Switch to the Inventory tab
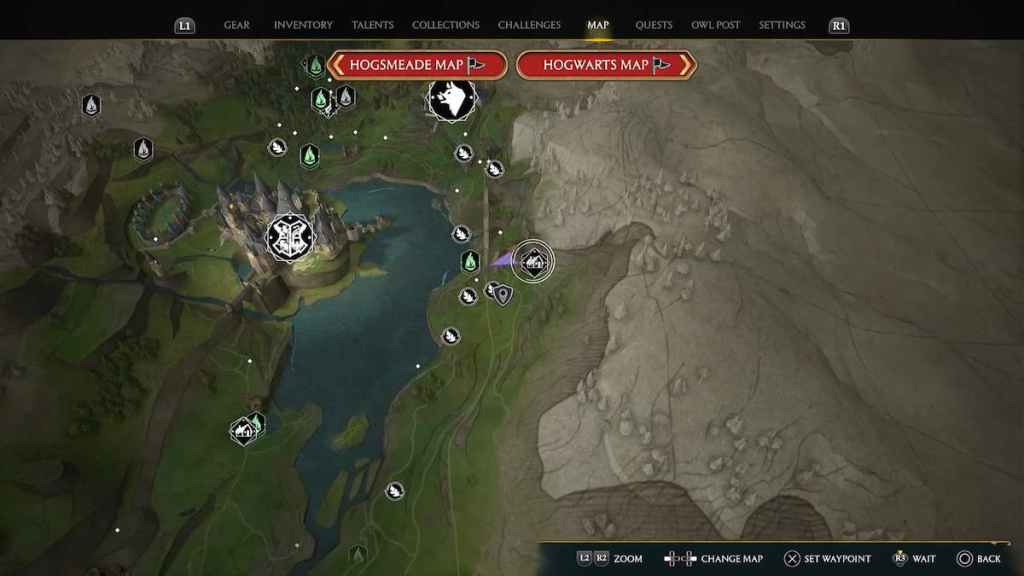The width and height of the screenshot is (1024, 576). (x=303, y=25)
